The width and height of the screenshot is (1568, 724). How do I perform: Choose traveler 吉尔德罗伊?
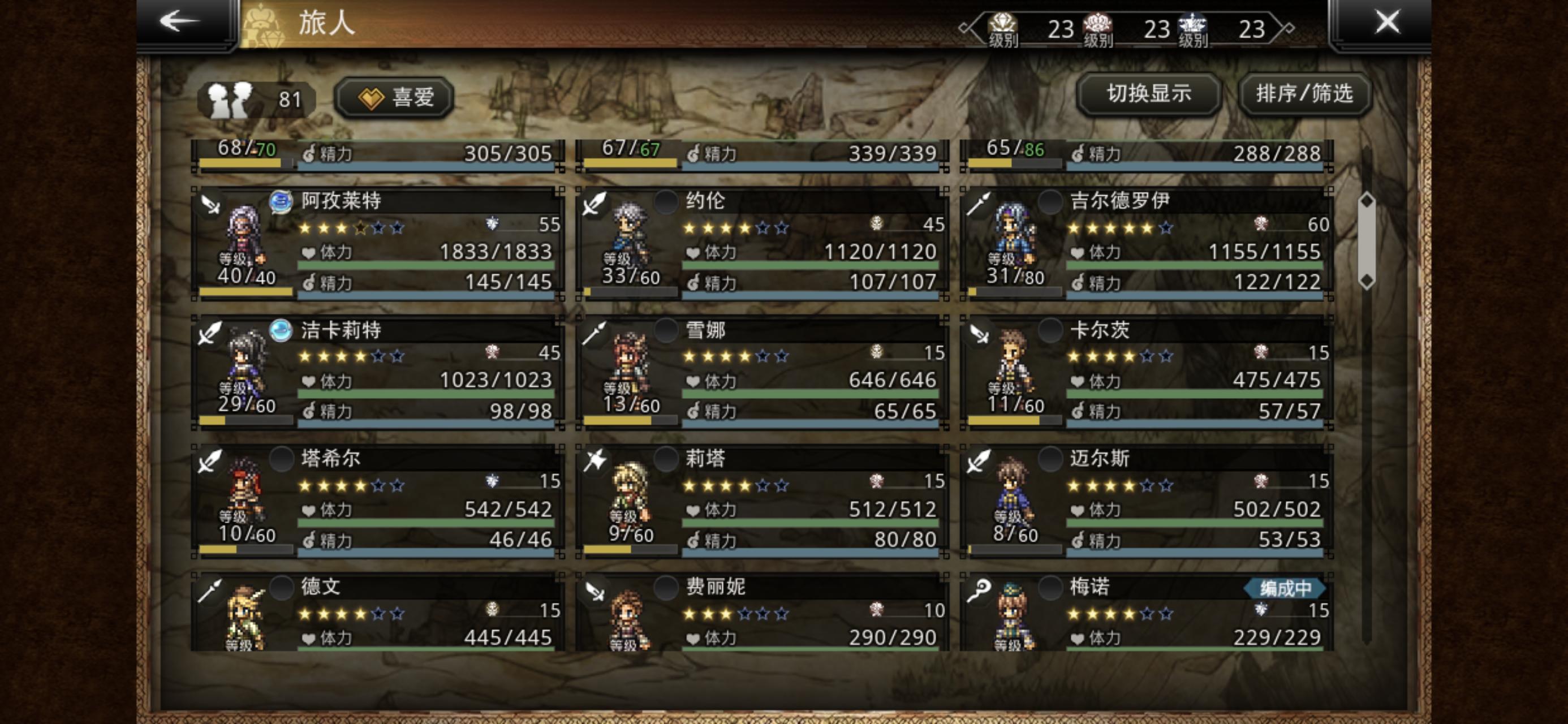pyautogui.click(x=1147, y=244)
